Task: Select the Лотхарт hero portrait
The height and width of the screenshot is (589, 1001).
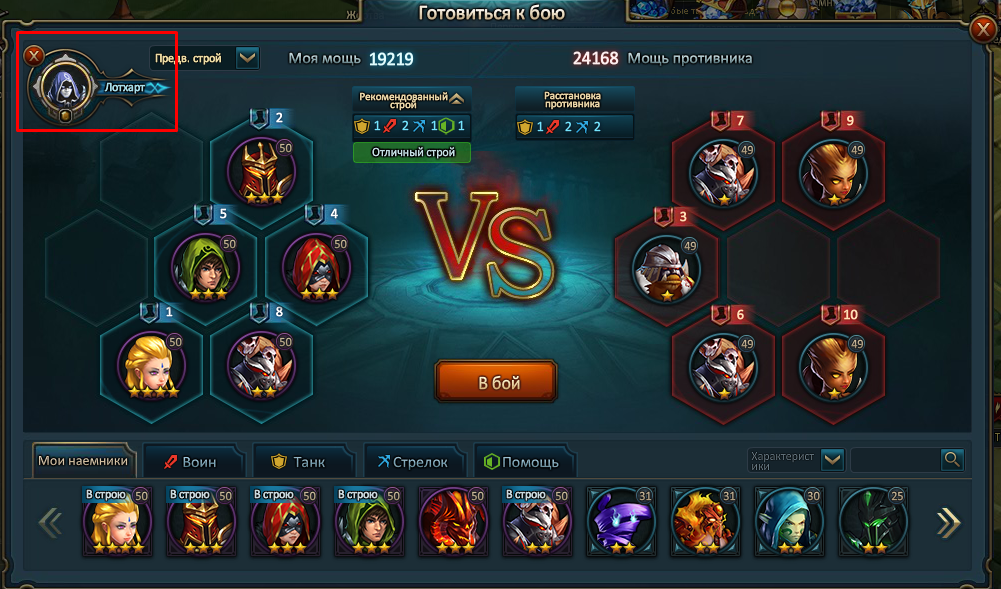Action: pos(65,89)
